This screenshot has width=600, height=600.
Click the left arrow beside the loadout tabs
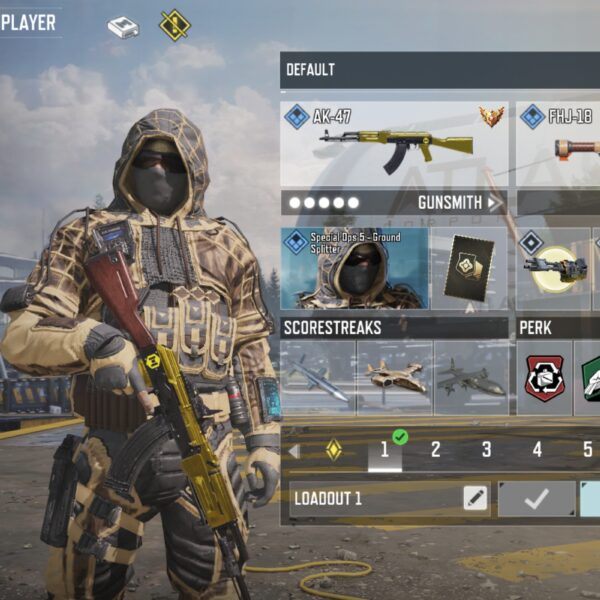[x=294, y=451]
